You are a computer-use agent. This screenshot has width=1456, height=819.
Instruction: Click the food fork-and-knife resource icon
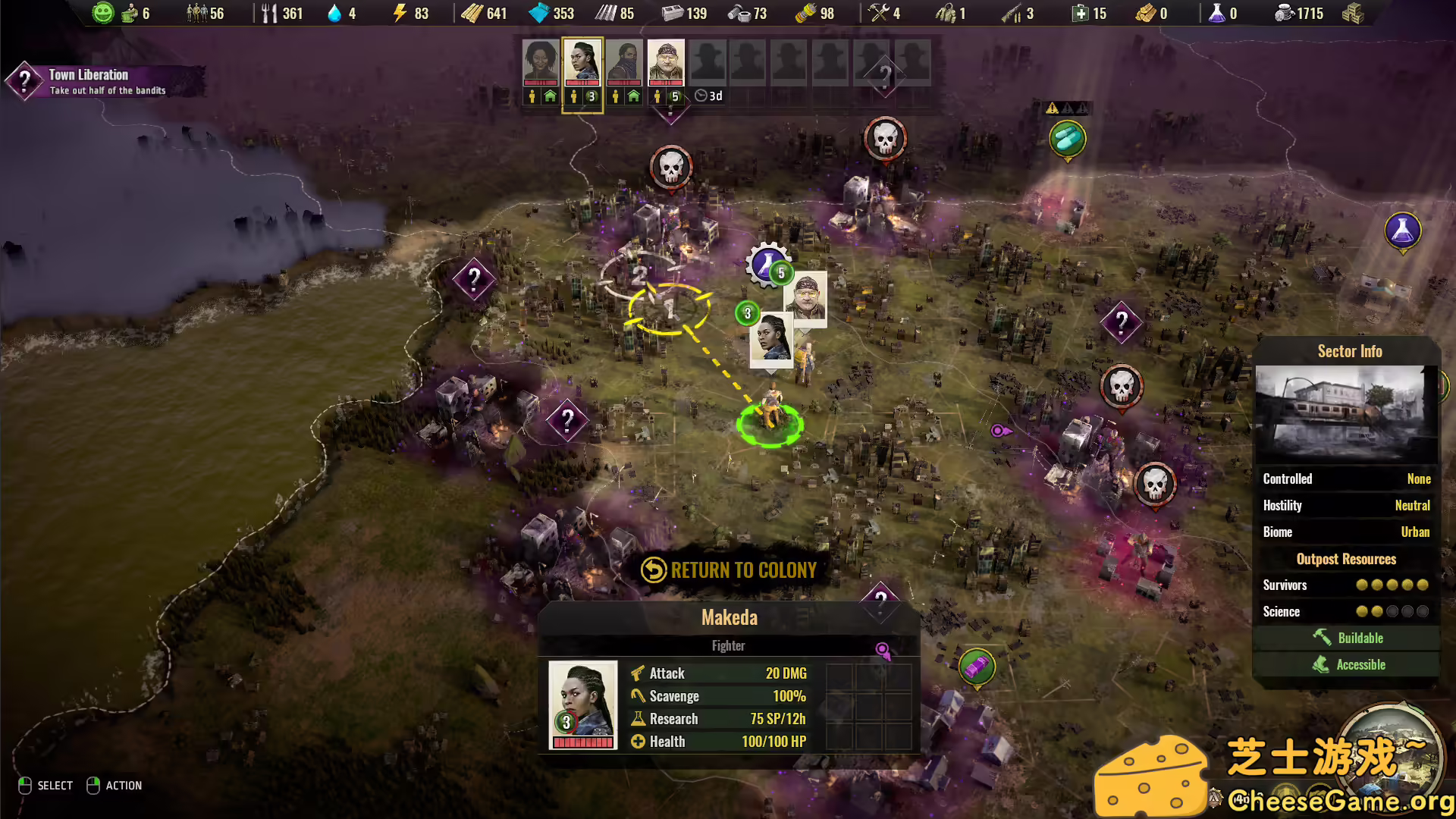pyautogui.click(x=271, y=13)
